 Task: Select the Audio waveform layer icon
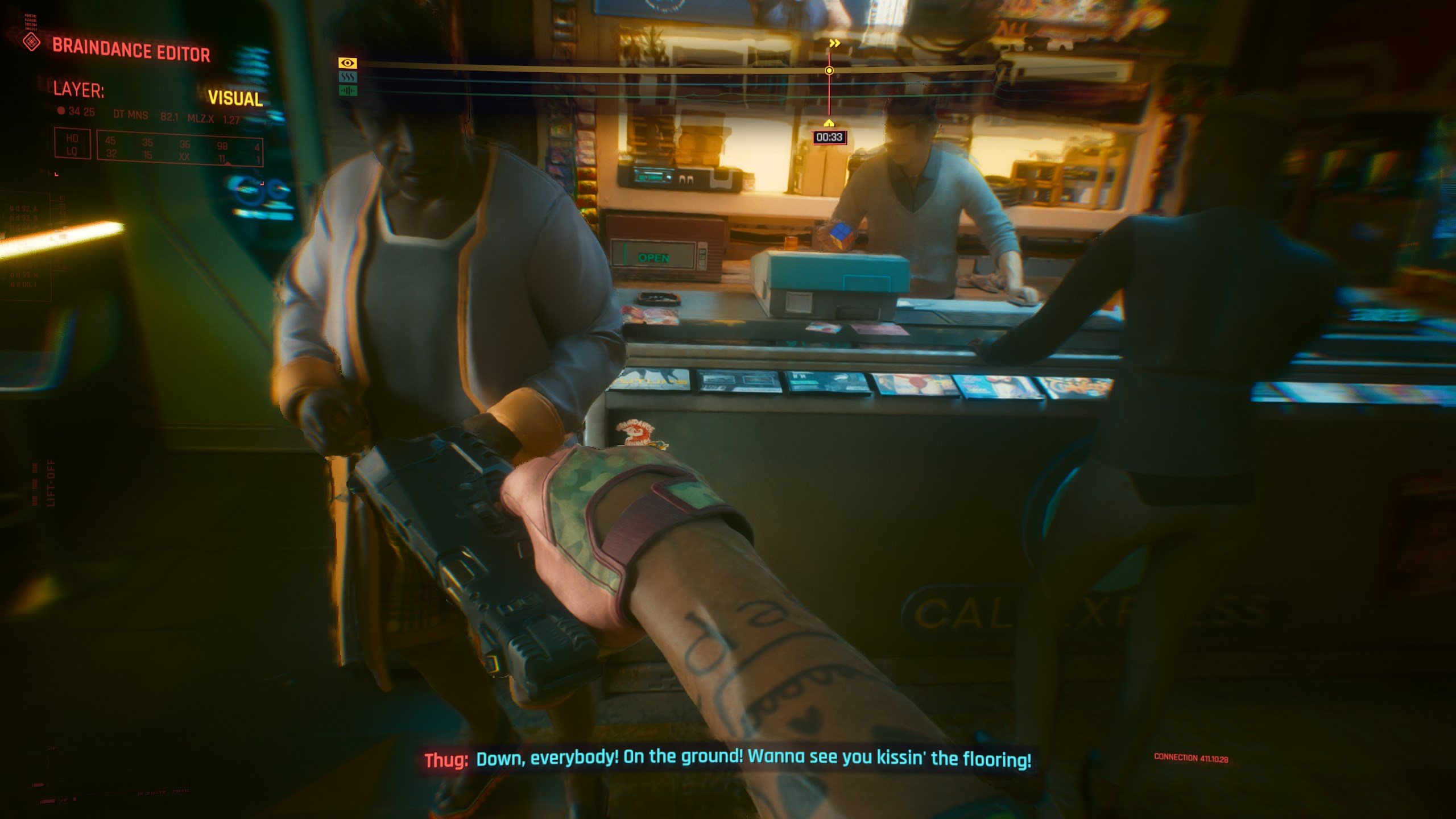[x=348, y=90]
